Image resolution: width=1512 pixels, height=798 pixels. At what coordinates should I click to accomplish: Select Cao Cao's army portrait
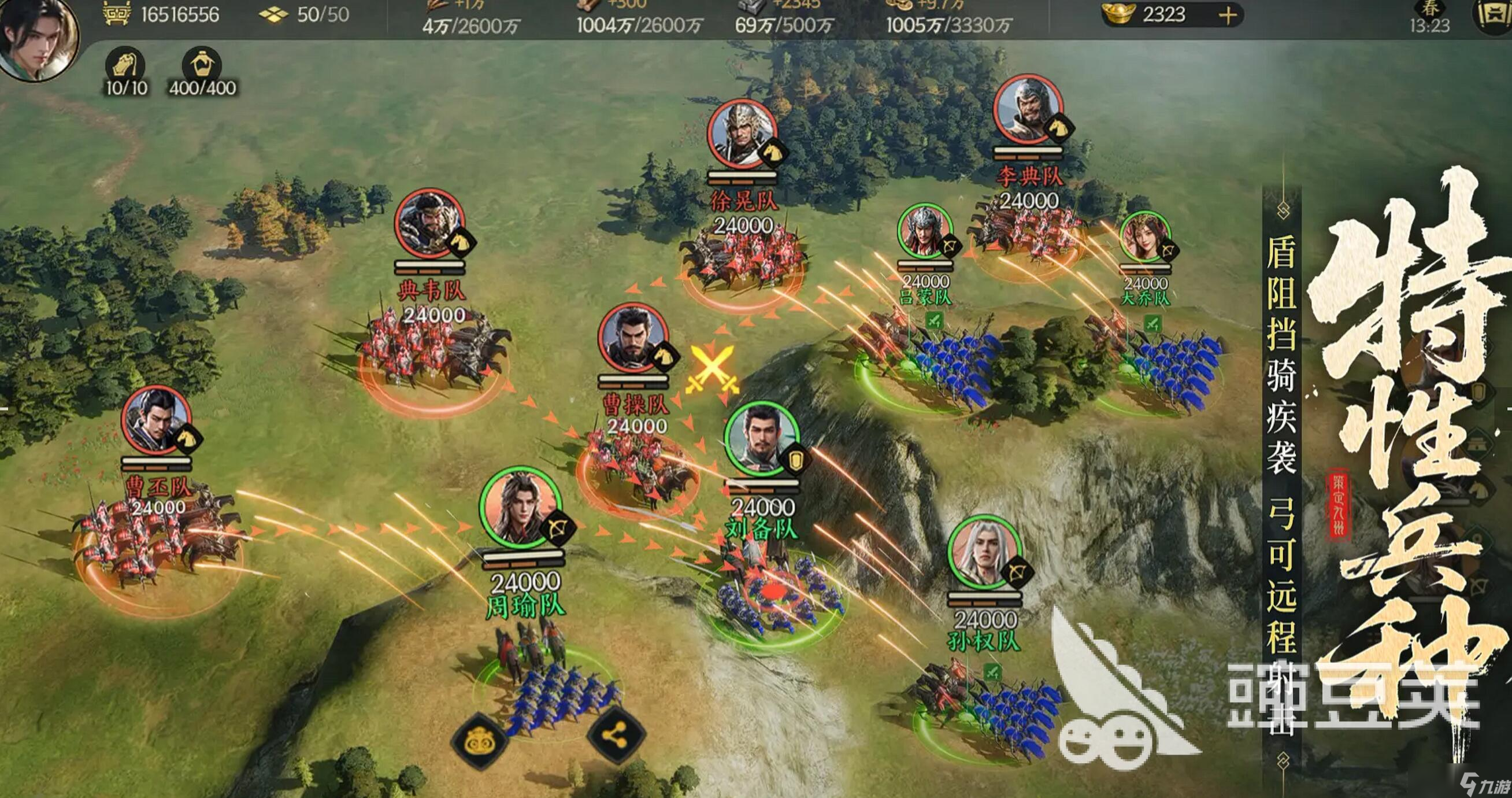click(633, 338)
